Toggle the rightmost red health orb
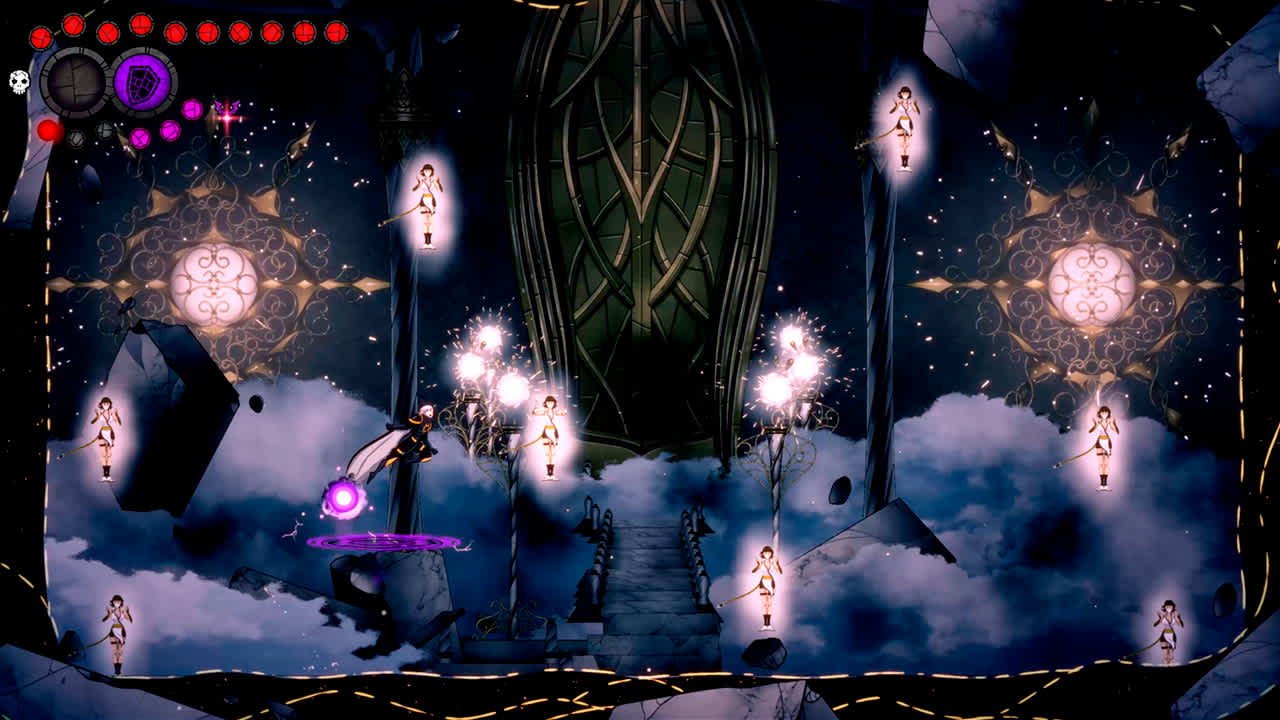Screen dimensions: 1280x720 (335, 32)
